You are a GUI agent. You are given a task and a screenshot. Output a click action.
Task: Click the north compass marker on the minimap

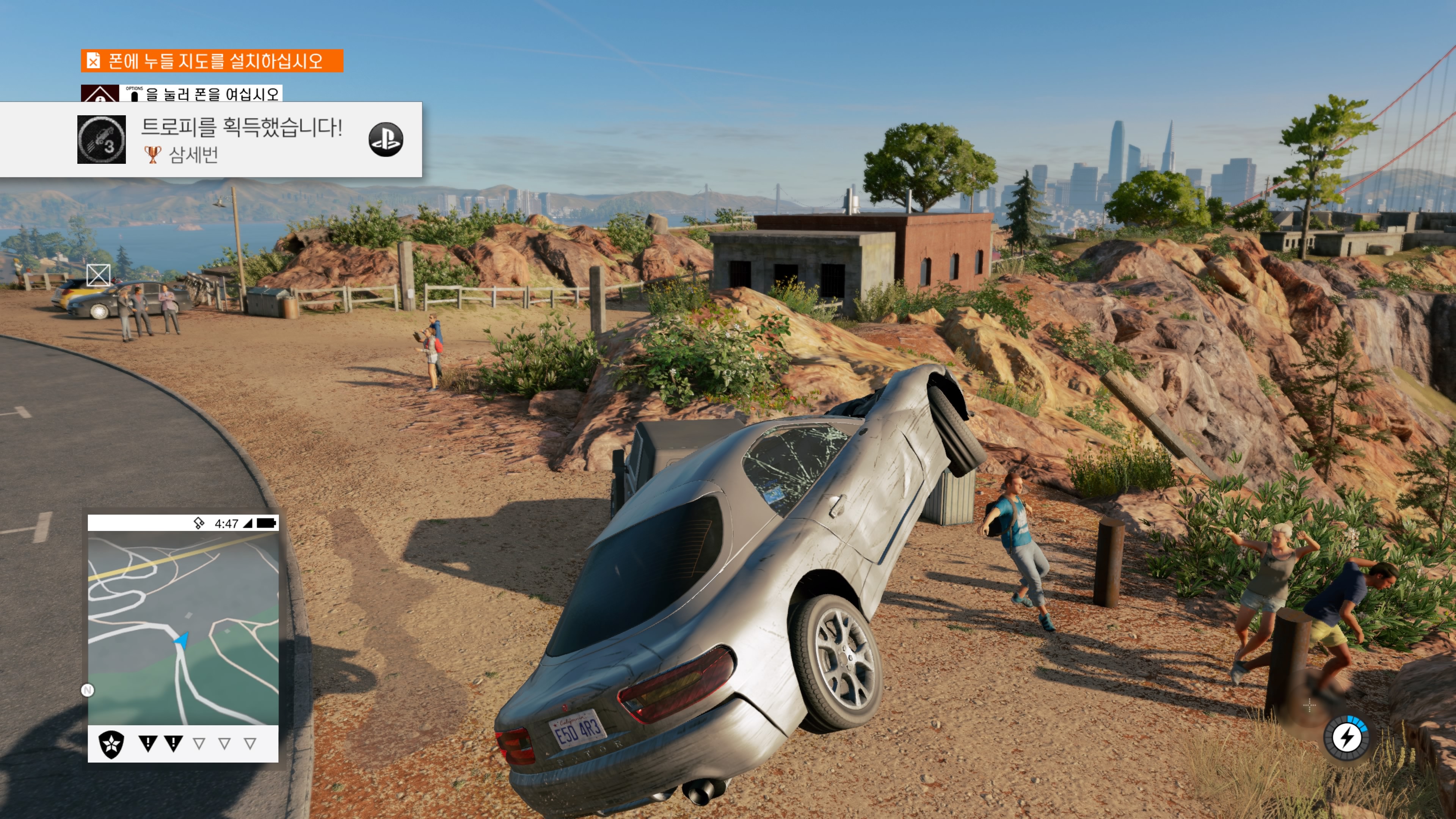(x=88, y=690)
